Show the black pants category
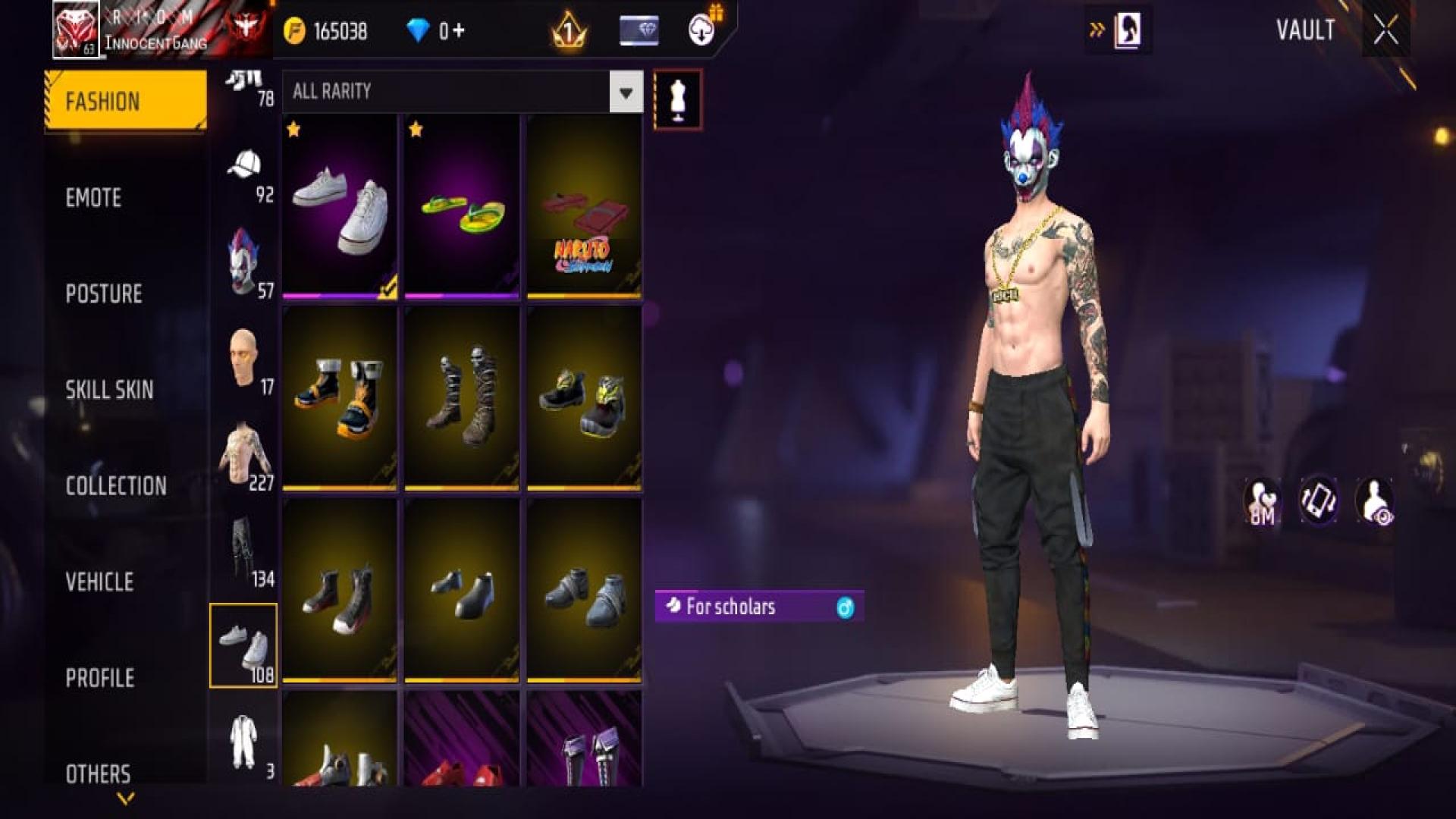This screenshot has width=1456, height=819. 244,552
